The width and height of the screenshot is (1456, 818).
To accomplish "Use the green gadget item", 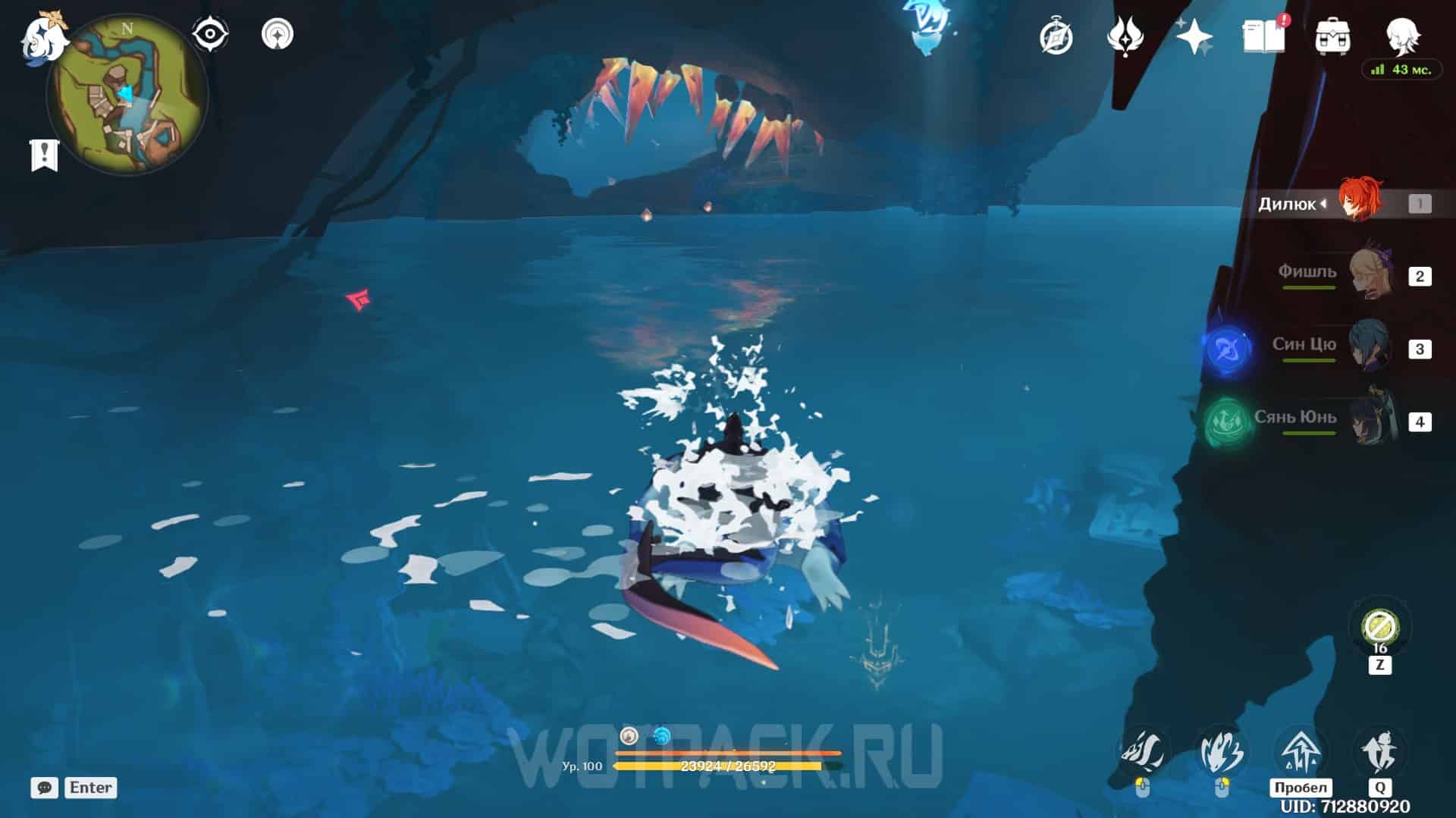I will 1379,628.
